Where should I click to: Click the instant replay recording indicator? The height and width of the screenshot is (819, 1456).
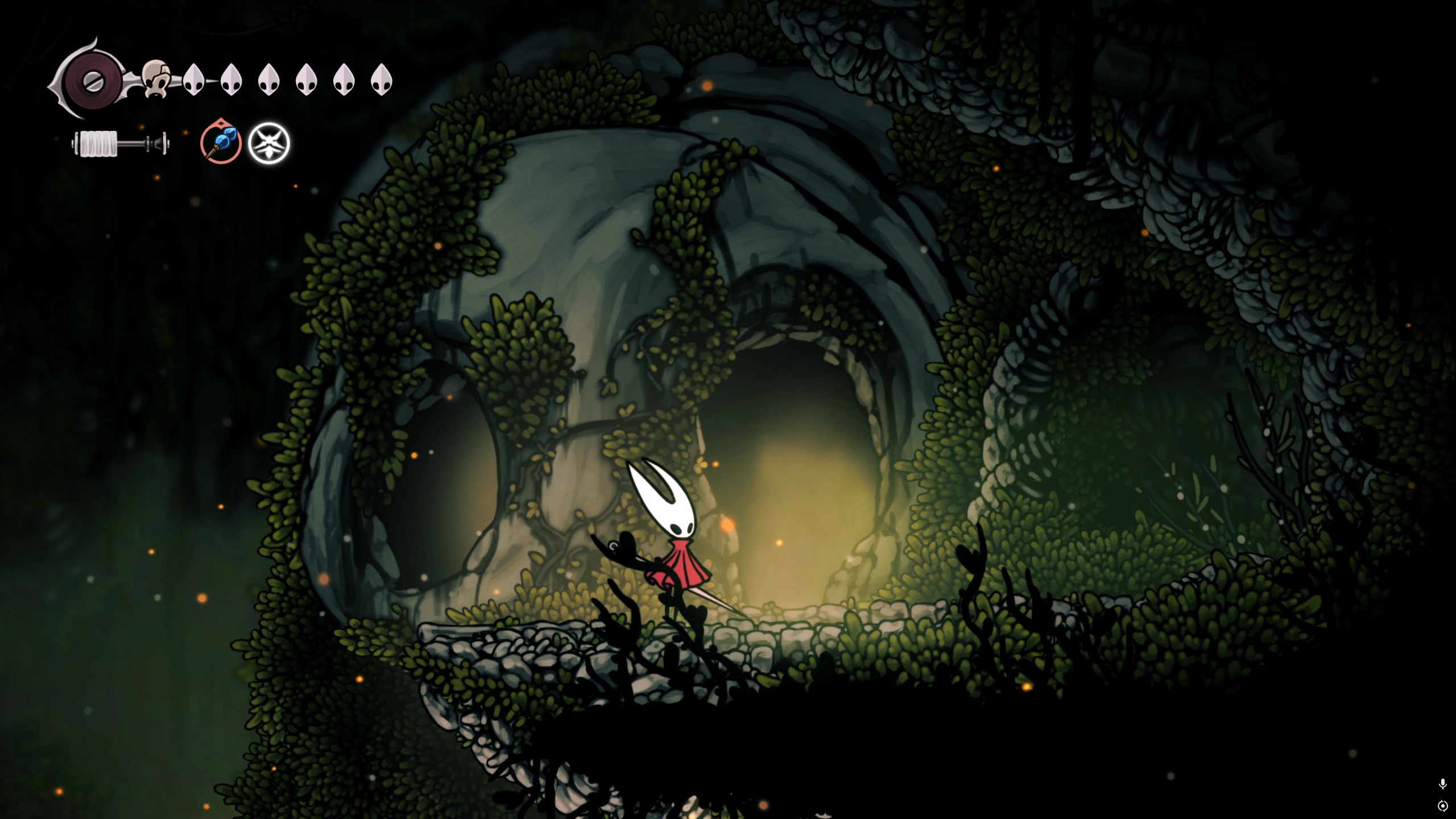[x=1442, y=806]
